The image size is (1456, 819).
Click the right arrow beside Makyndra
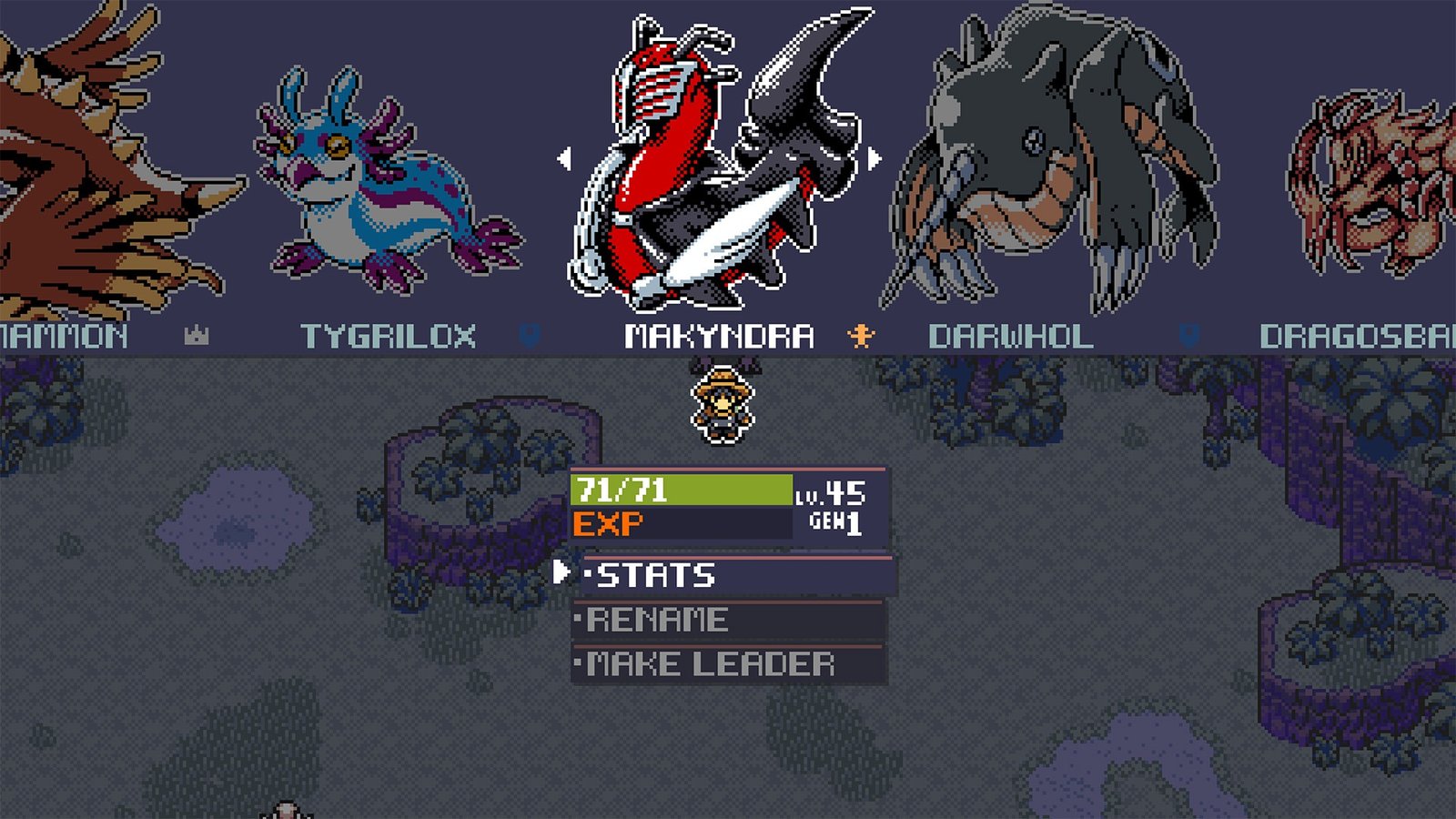[x=875, y=159]
